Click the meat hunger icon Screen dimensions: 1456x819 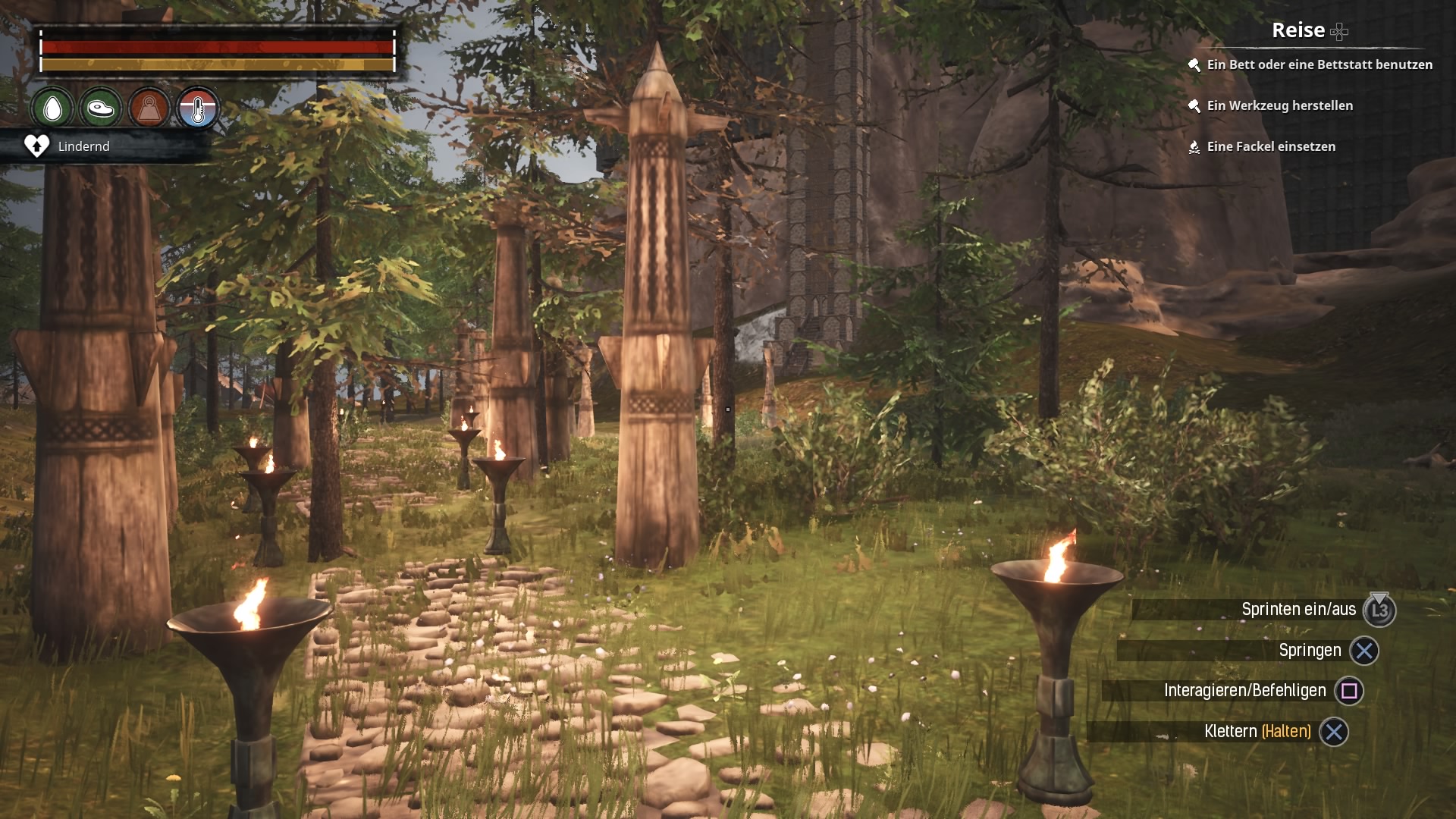coord(100,109)
